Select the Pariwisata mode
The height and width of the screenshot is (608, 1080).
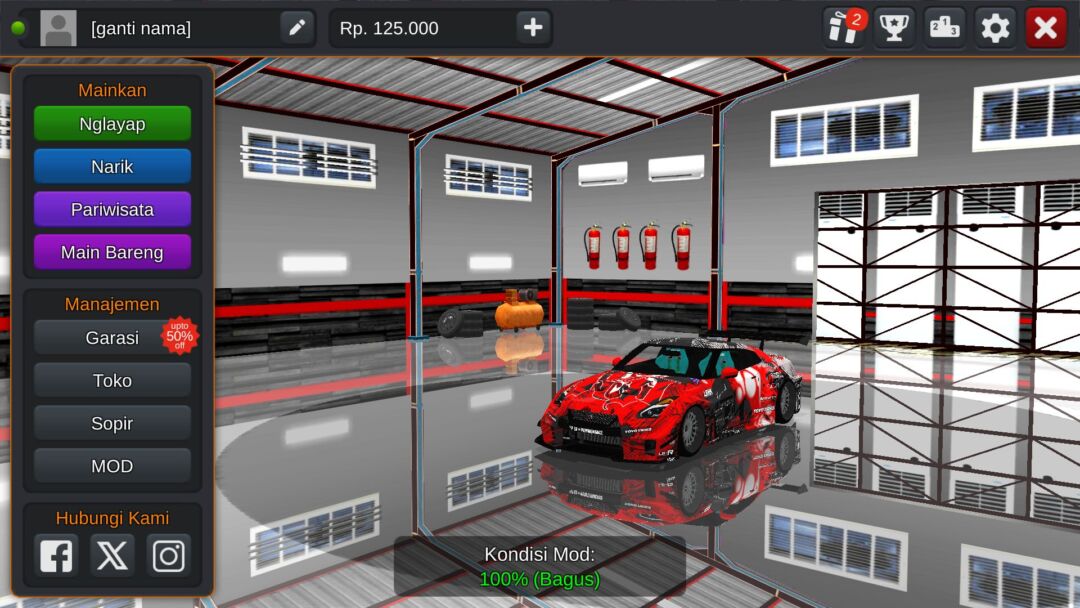click(112, 210)
